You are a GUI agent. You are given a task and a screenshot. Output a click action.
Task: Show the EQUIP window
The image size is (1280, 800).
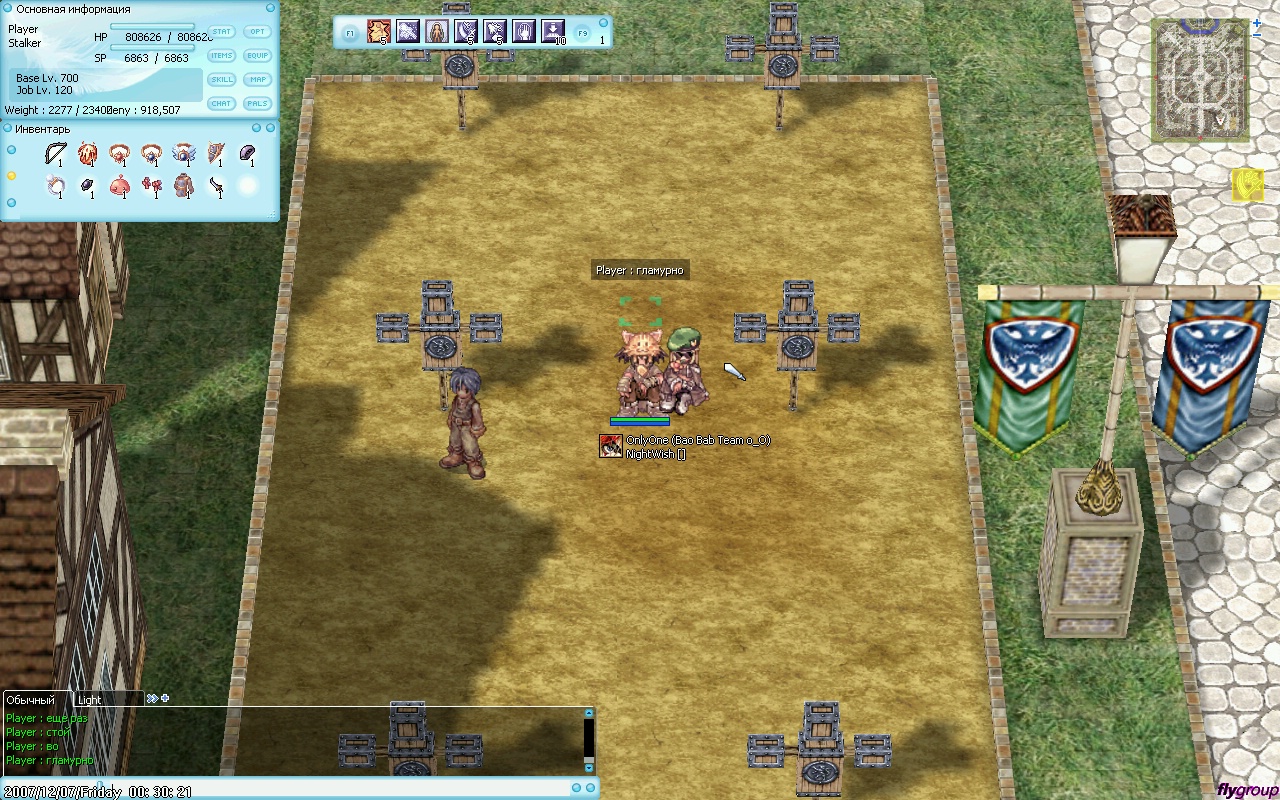point(258,56)
